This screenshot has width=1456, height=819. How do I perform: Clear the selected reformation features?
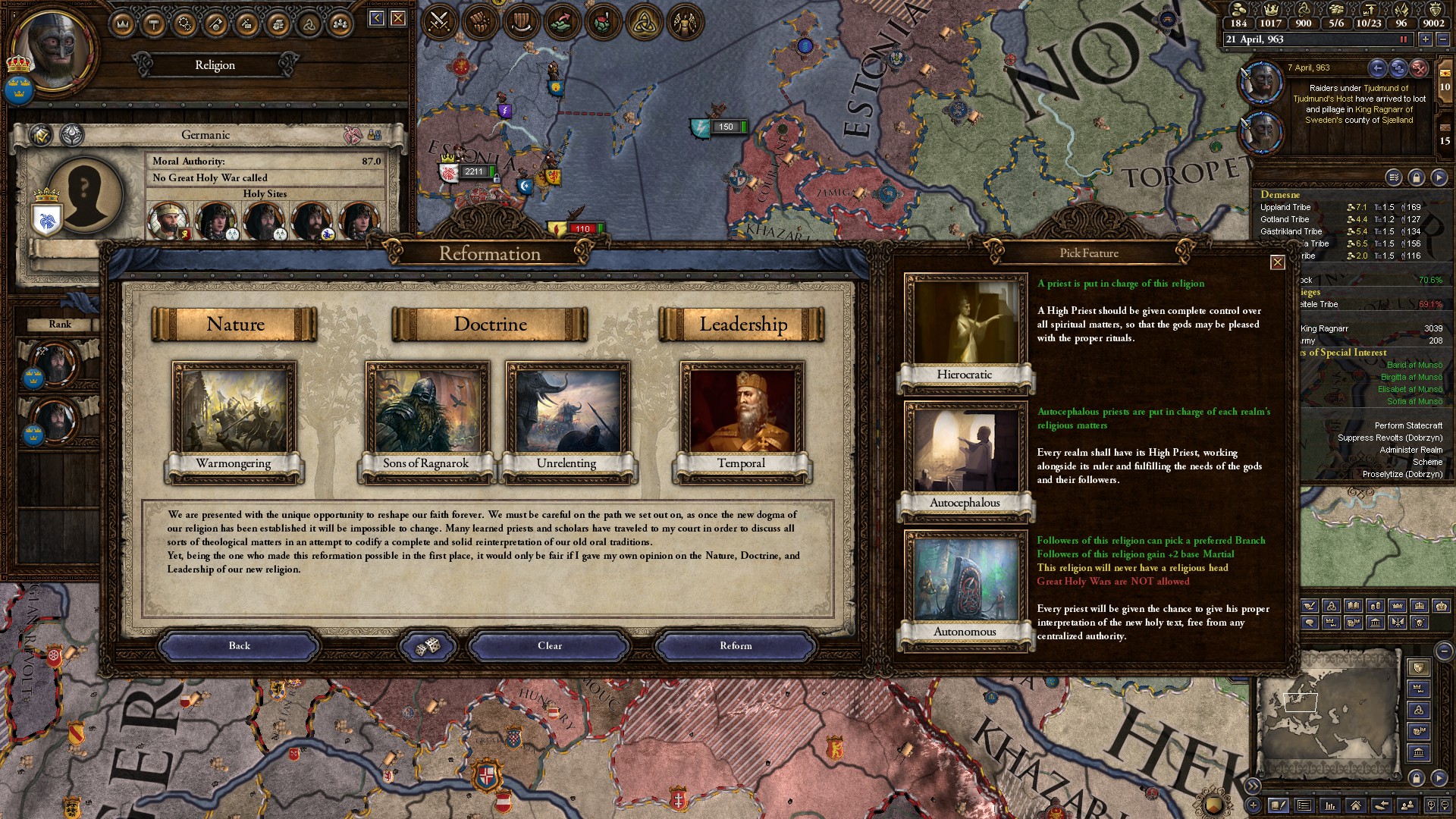pos(550,646)
